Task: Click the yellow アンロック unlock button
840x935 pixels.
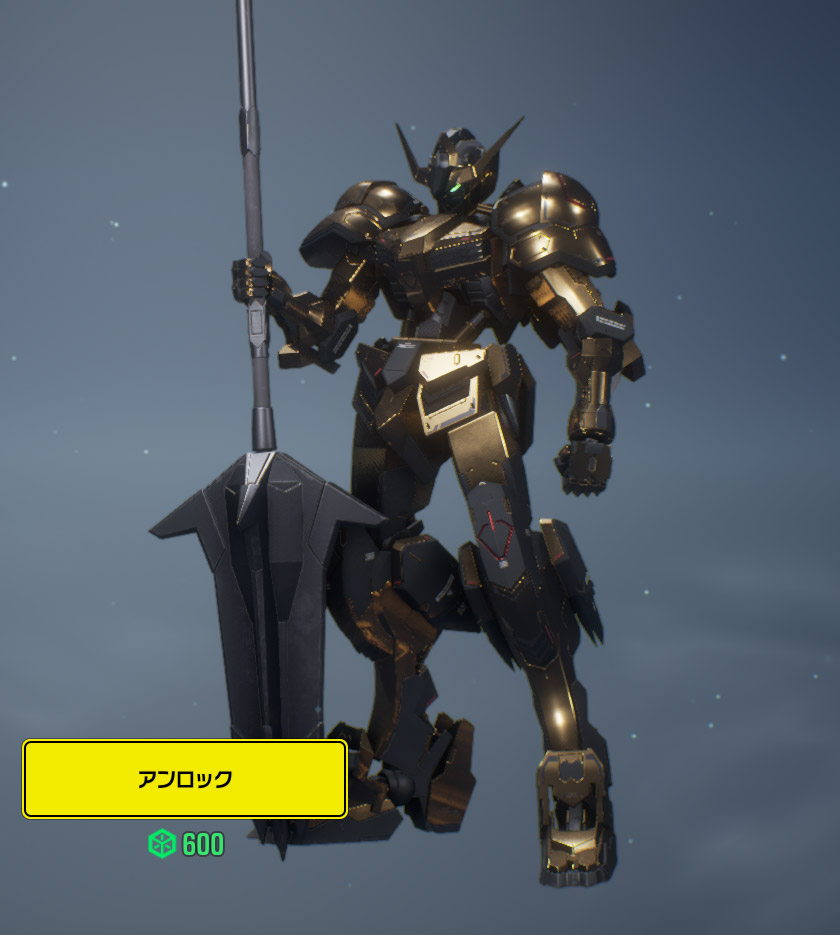Action: tap(185, 779)
